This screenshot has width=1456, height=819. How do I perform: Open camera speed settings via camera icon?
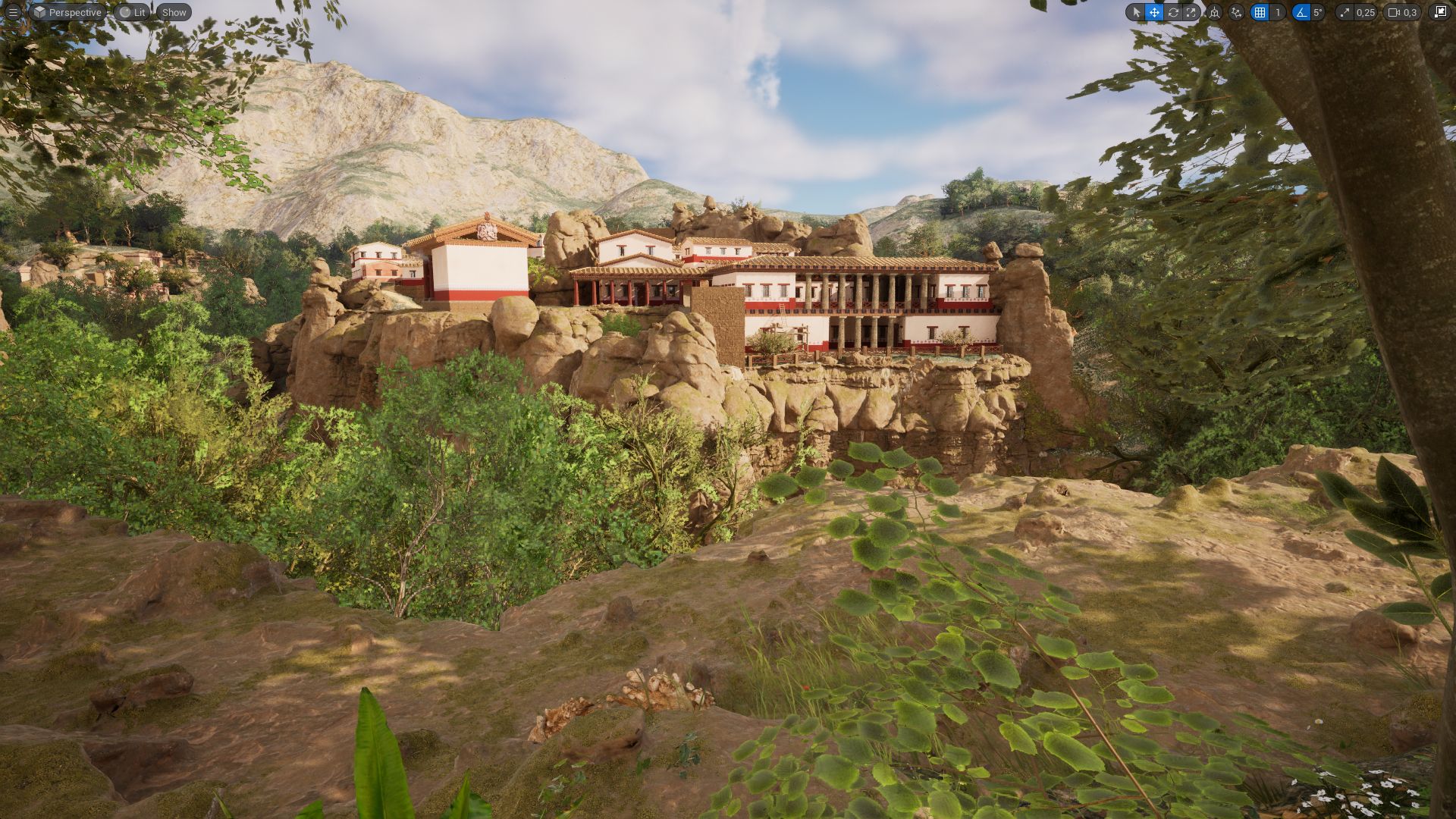(x=1392, y=12)
